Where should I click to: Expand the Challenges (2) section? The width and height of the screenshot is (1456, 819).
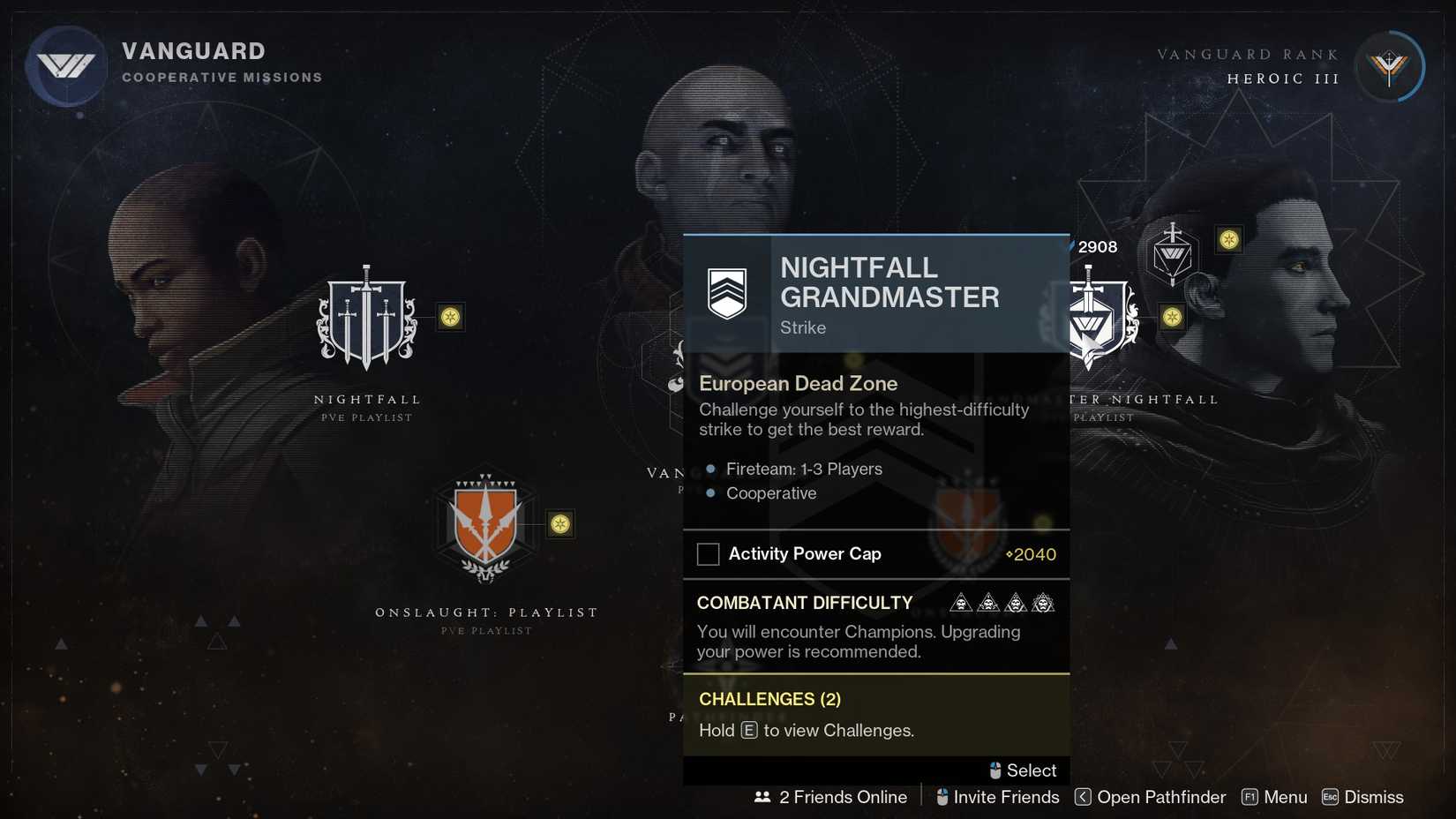click(769, 698)
